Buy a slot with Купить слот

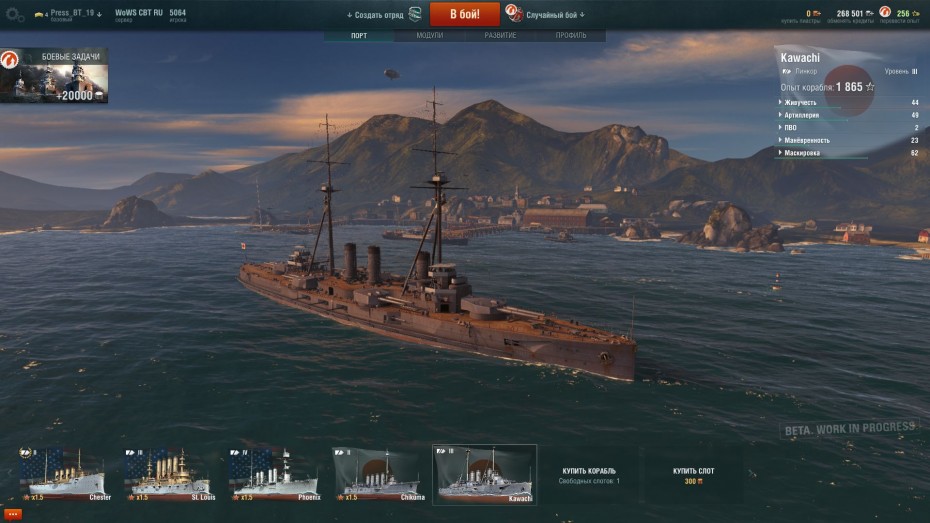tap(694, 475)
